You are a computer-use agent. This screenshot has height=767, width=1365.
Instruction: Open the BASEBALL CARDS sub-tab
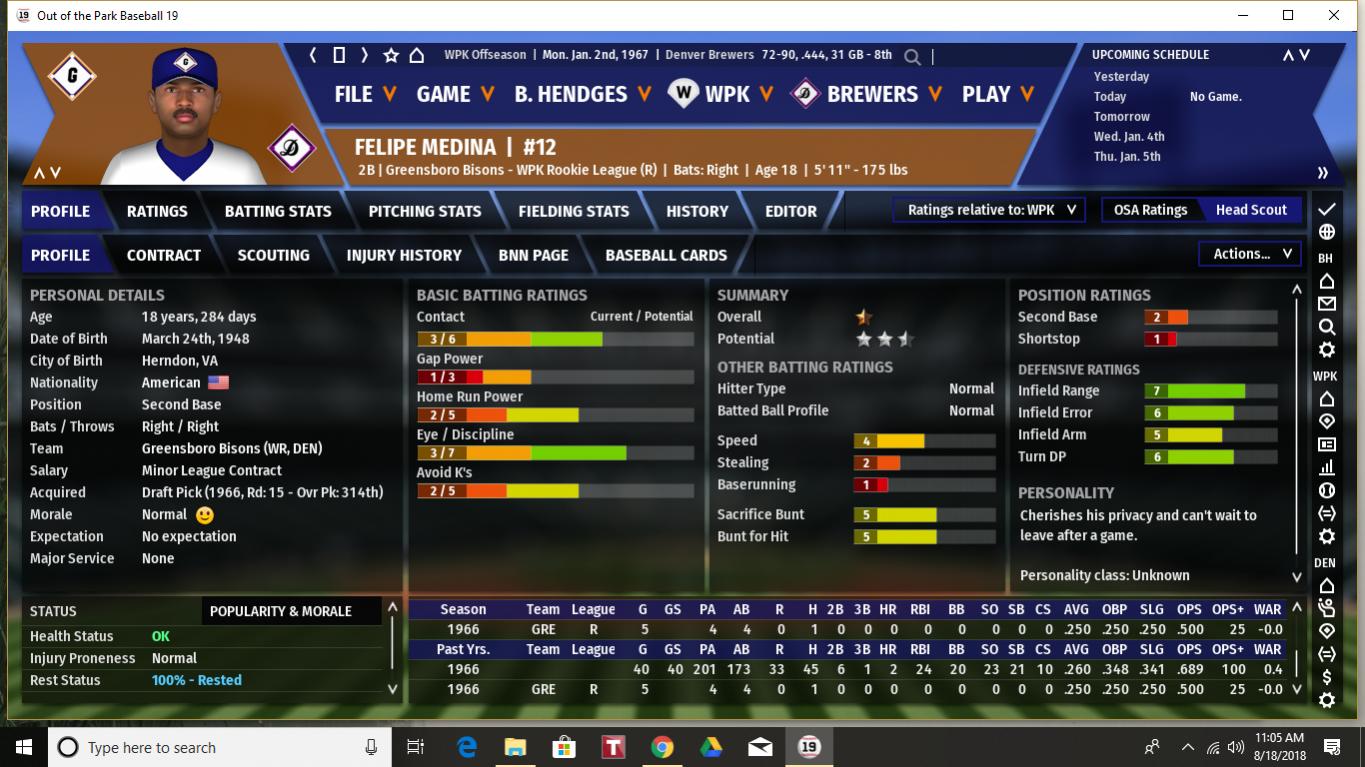[666, 255]
